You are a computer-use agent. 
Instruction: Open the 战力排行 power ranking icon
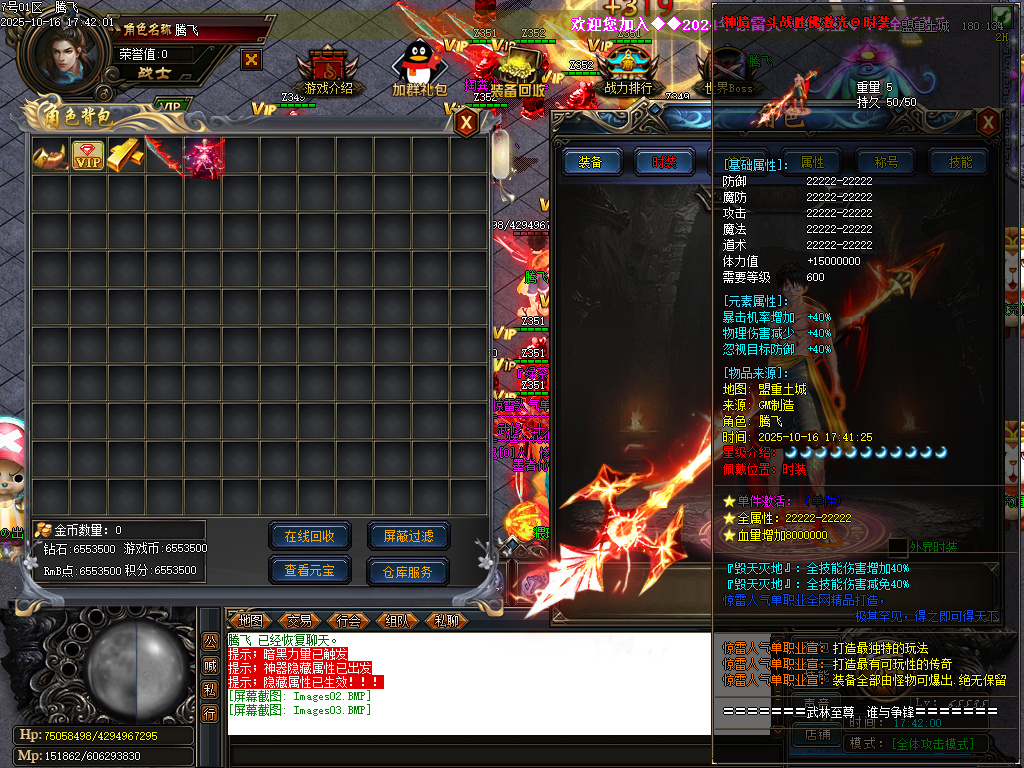628,70
